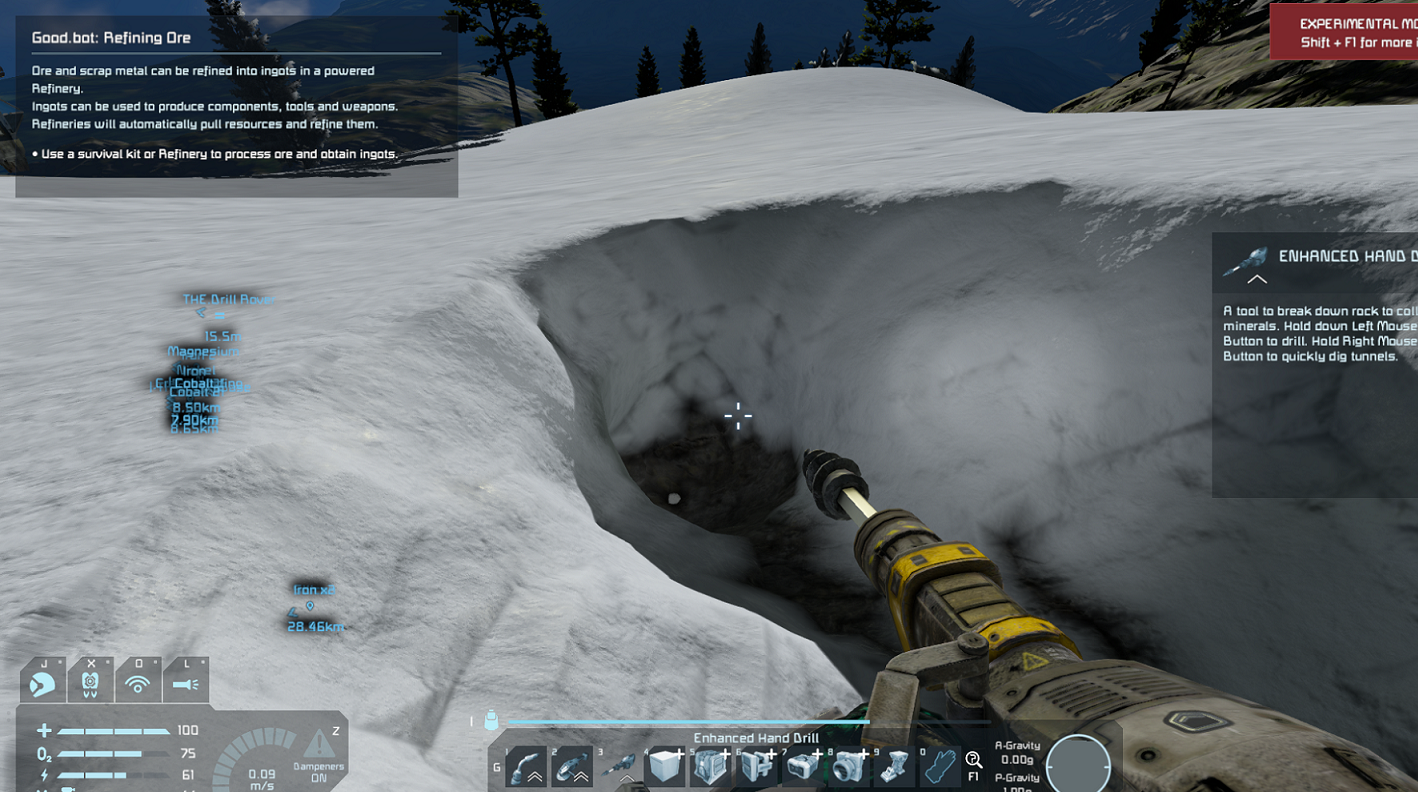This screenshot has height=792, width=1418.
Task: Toggle the flashlight icon
Action: tap(186, 685)
